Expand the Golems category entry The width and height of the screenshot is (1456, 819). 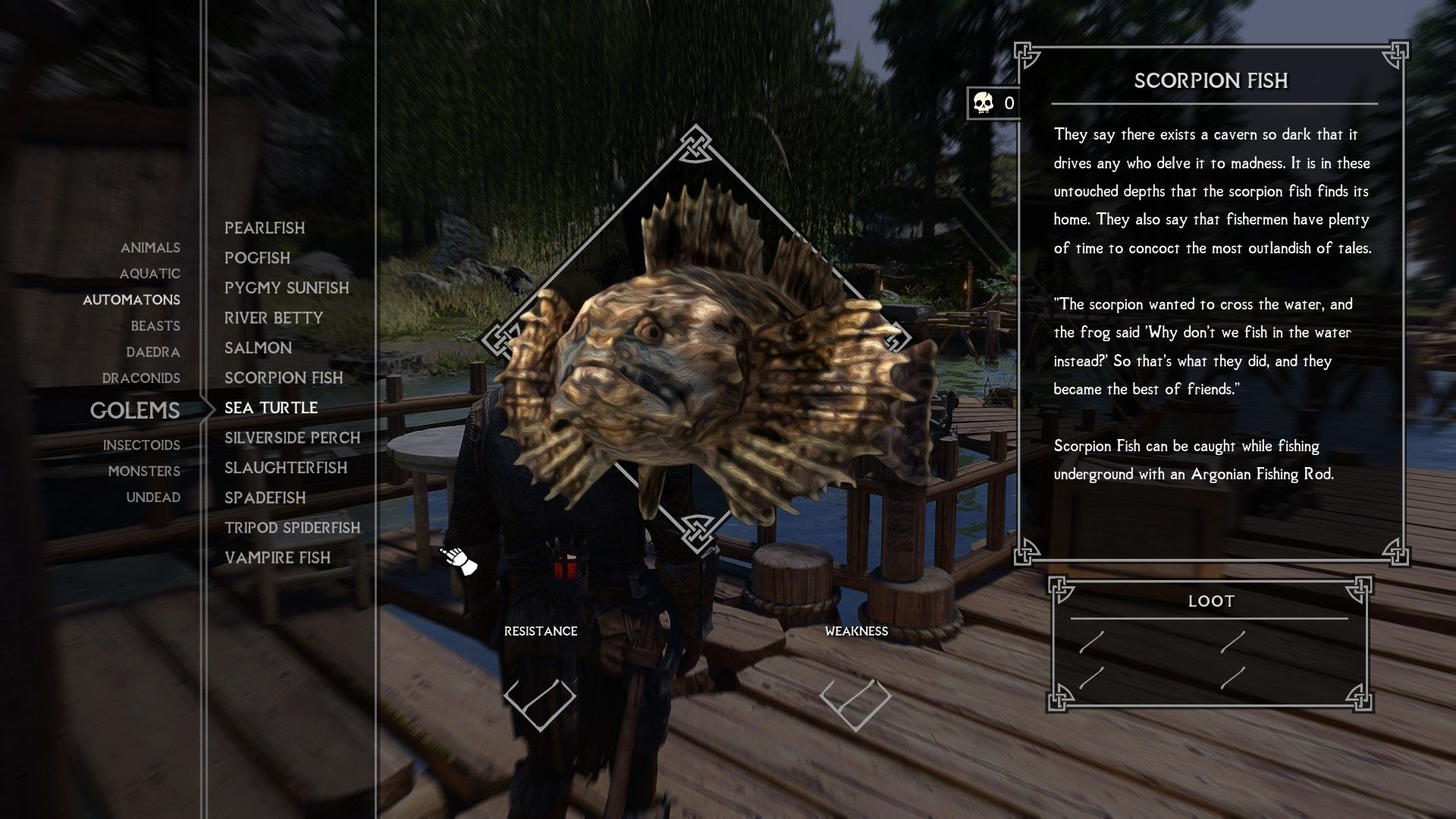(x=135, y=411)
